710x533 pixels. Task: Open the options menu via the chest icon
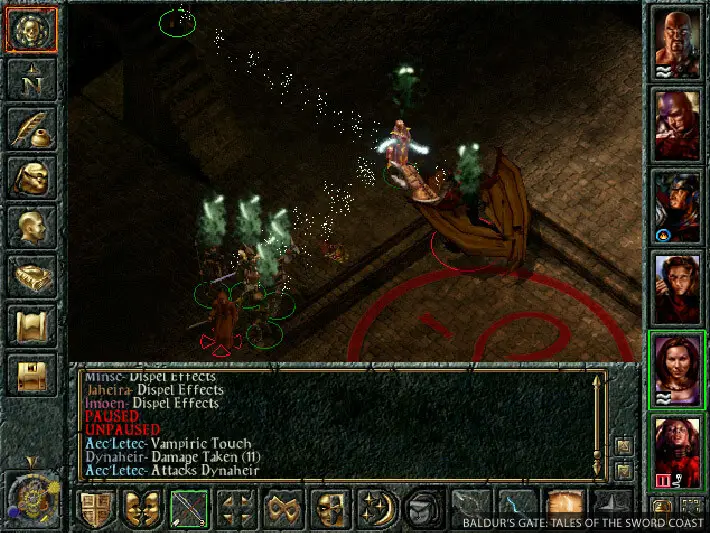point(32,374)
